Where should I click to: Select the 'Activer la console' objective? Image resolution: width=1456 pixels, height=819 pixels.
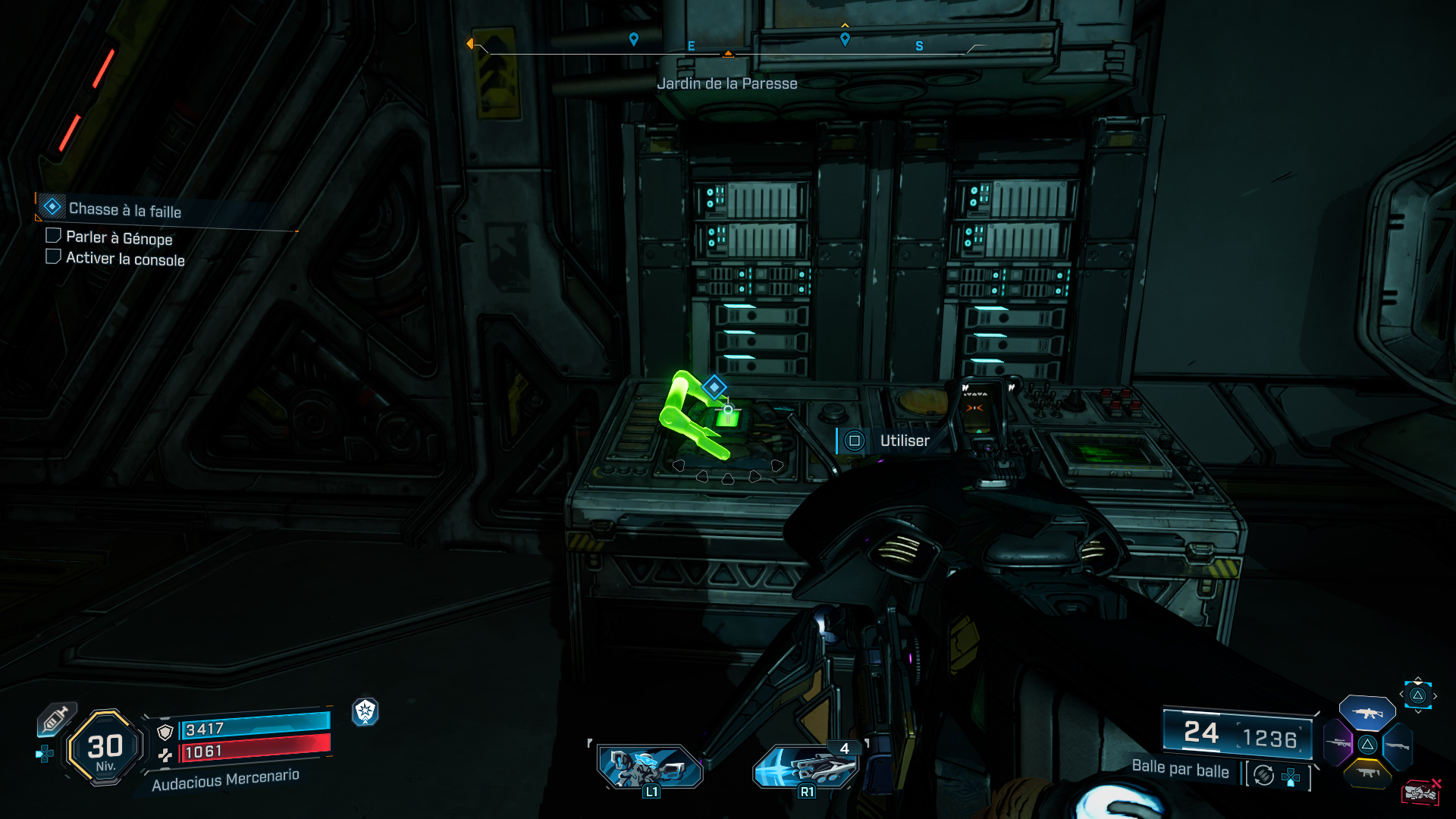(125, 259)
